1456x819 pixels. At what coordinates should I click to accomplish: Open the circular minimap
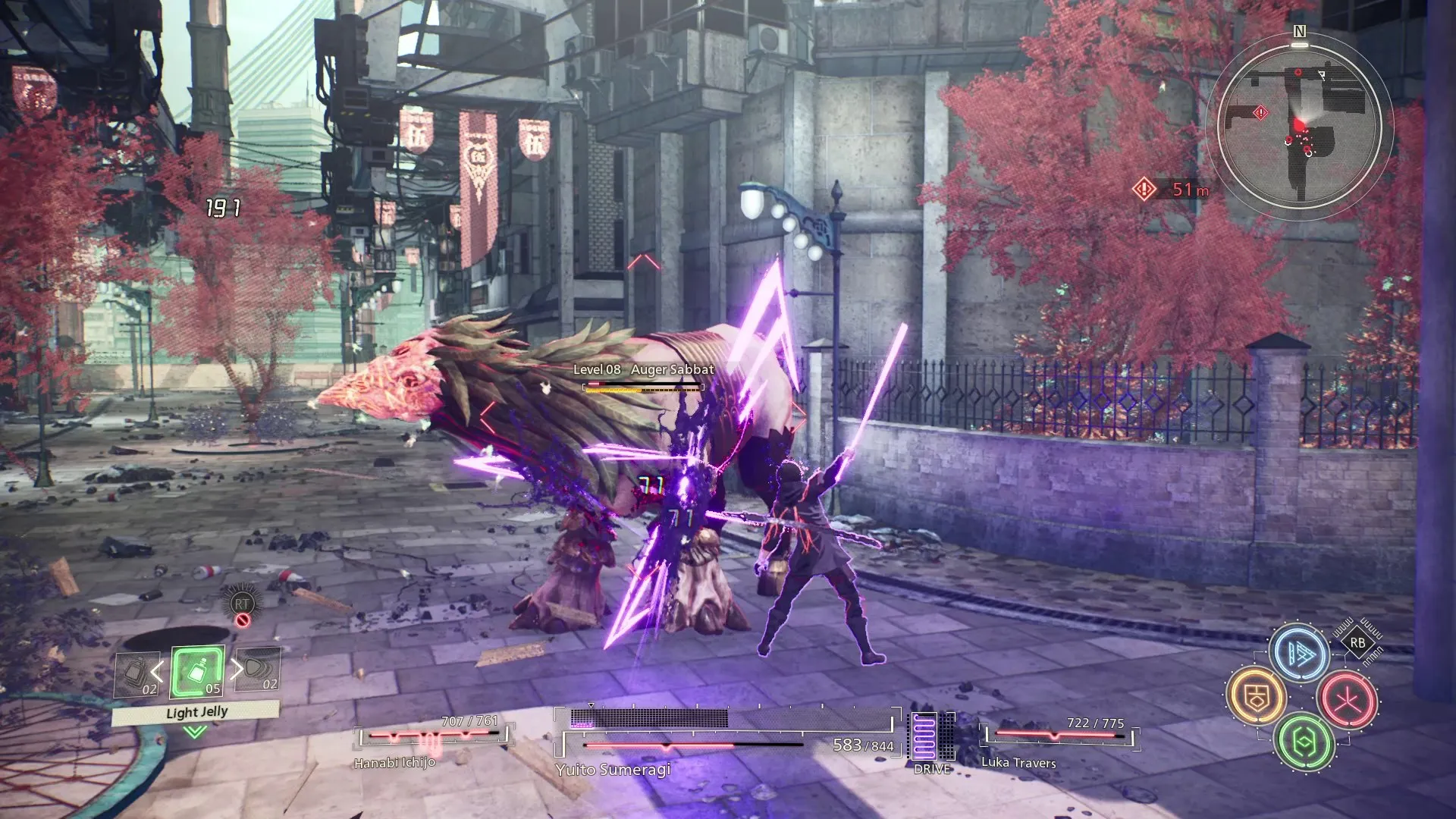(x=1299, y=125)
